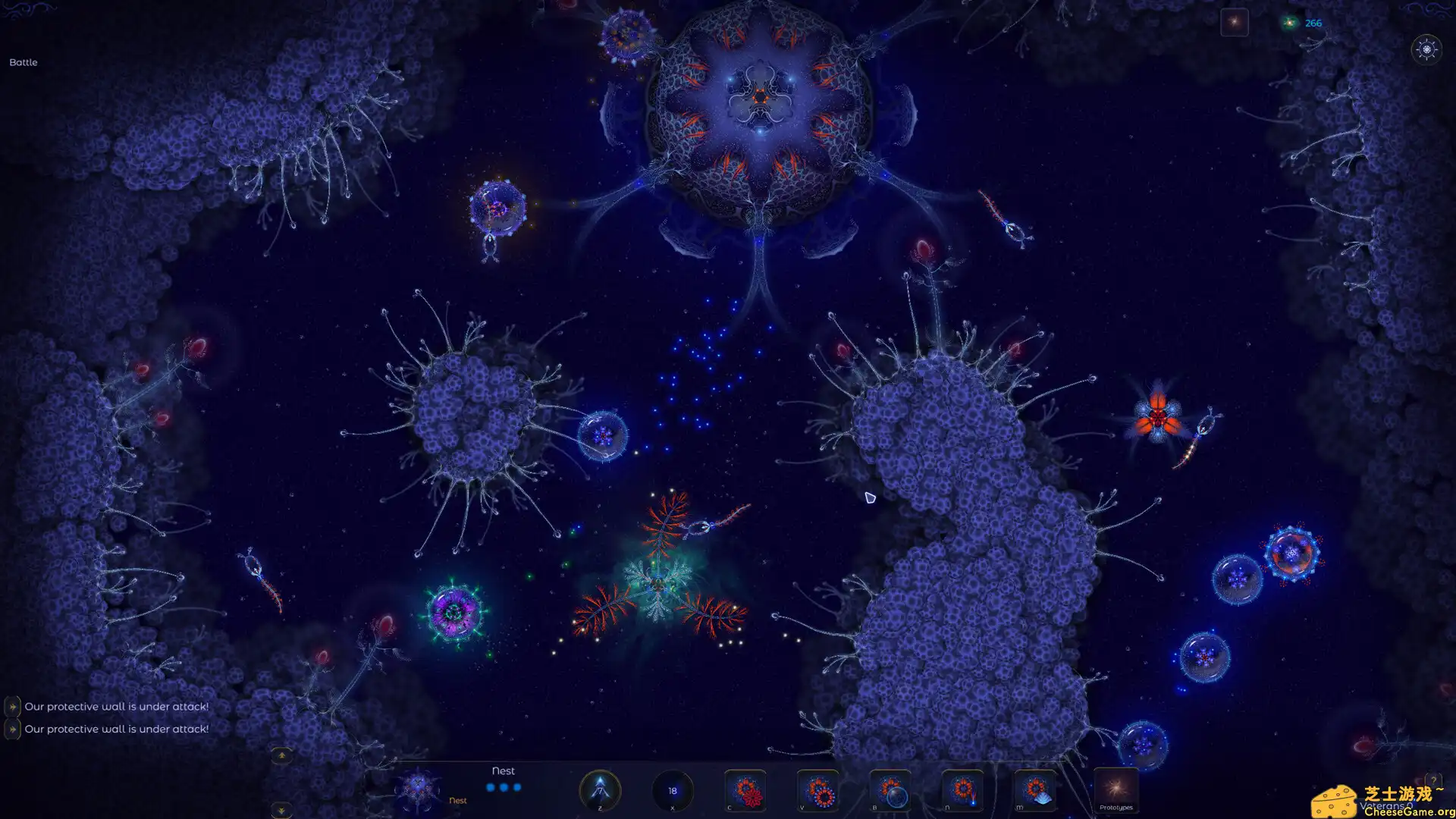The image size is (1456, 819).
Task: Open the ship-wheel settings icon top right
Action: tap(1427, 50)
